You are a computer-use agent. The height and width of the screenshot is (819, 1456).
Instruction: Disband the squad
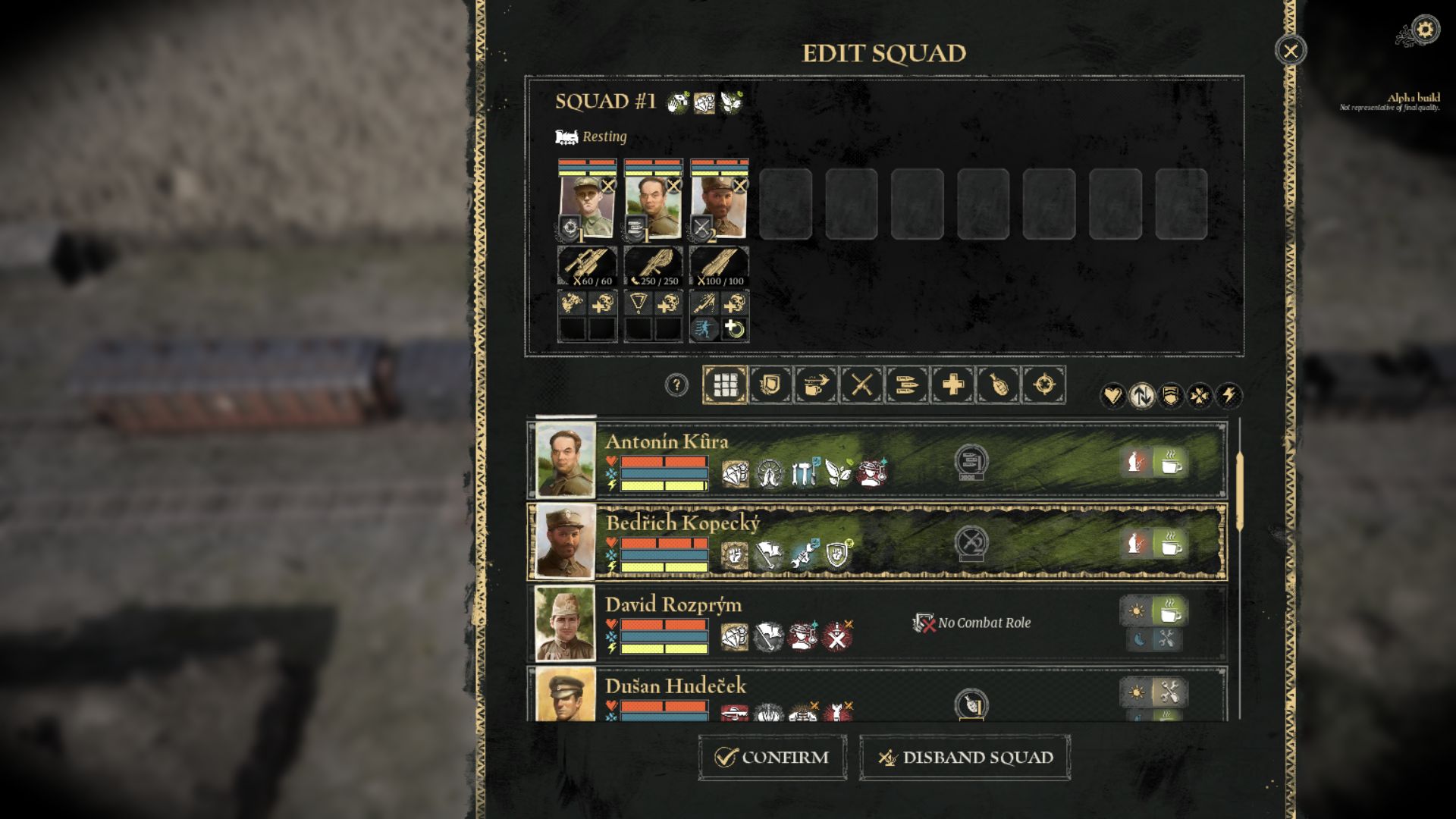[965, 757]
